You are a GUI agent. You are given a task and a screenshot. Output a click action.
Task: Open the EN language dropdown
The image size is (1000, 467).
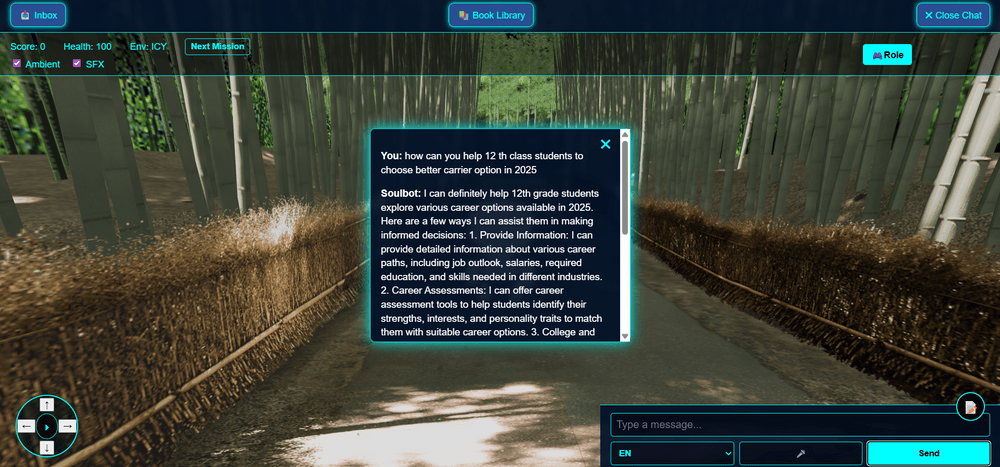[673, 453]
